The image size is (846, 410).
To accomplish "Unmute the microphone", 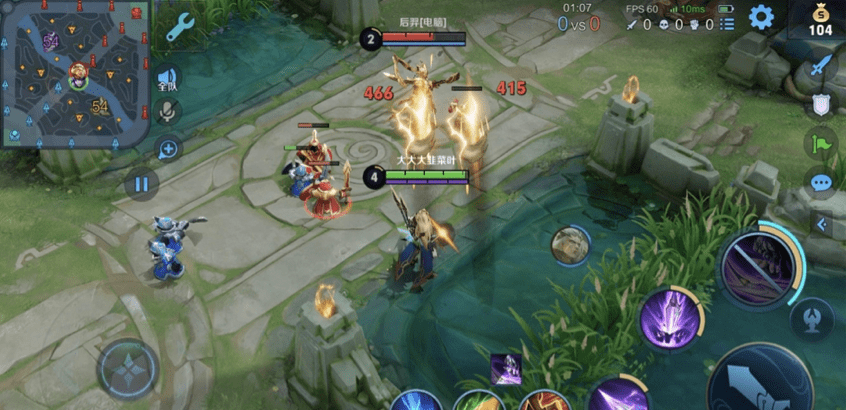I will click(168, 112).
